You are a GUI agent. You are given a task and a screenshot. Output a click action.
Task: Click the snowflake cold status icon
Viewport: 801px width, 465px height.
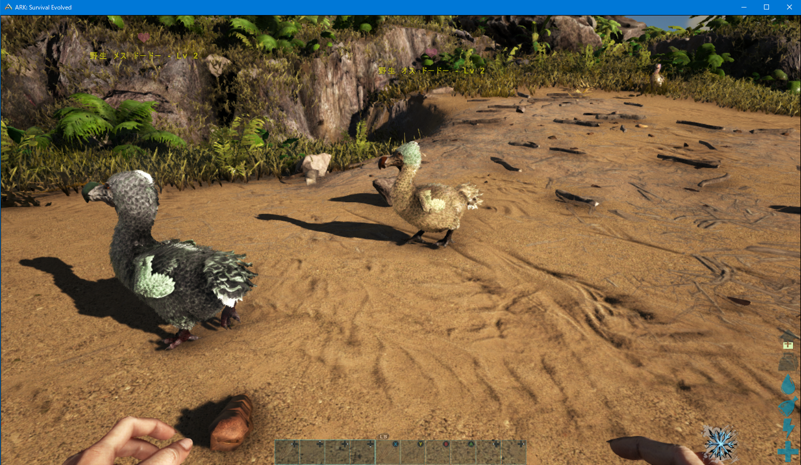click(719, 442)
